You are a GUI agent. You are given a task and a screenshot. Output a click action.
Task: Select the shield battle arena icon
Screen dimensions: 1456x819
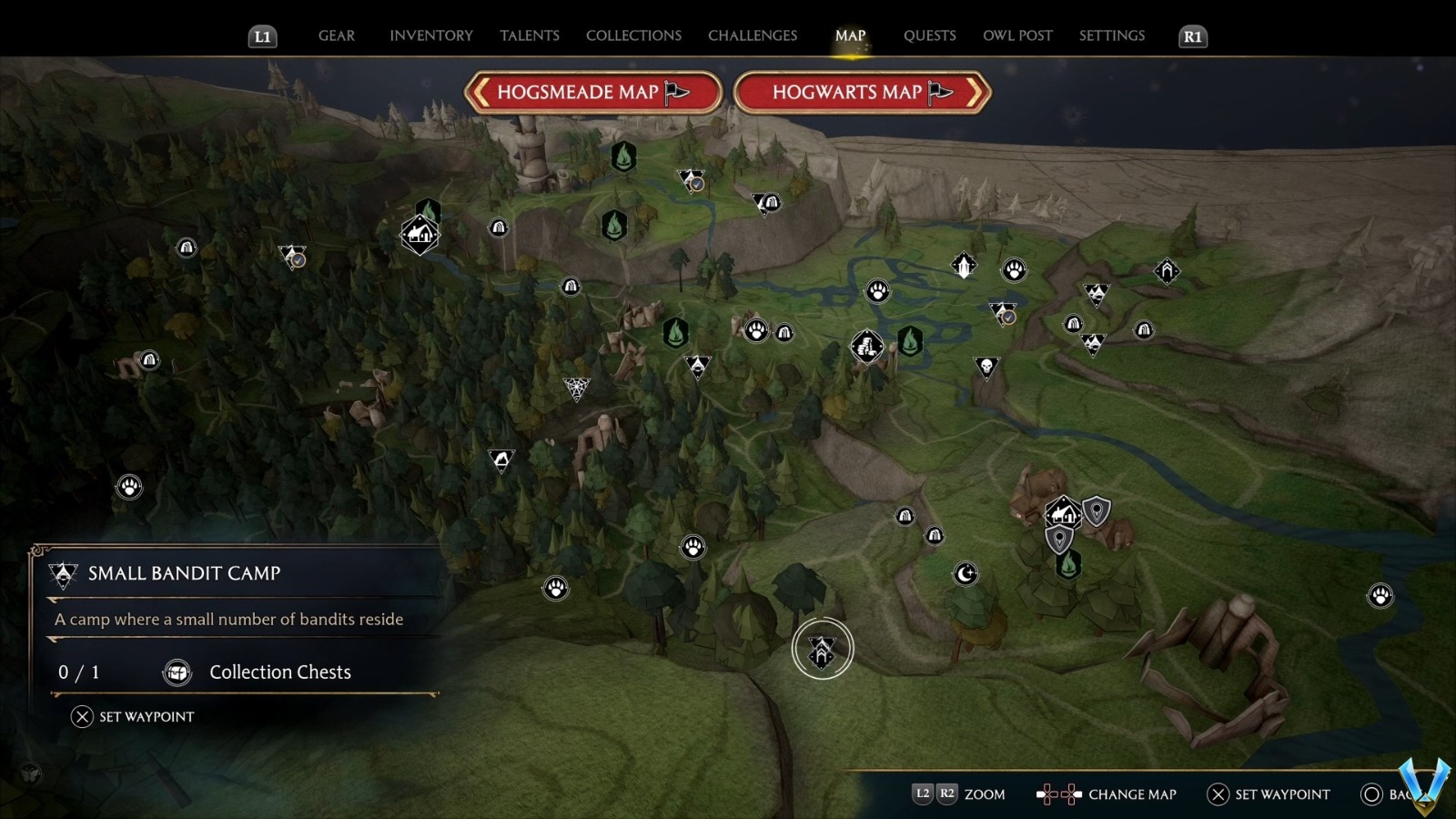click(x=1098, y=511)
